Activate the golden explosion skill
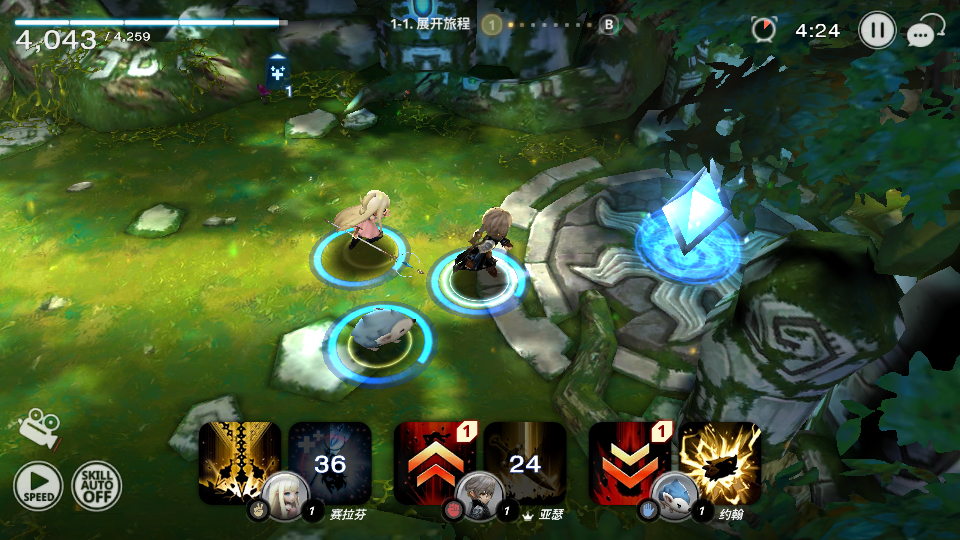 pos(720,460)
